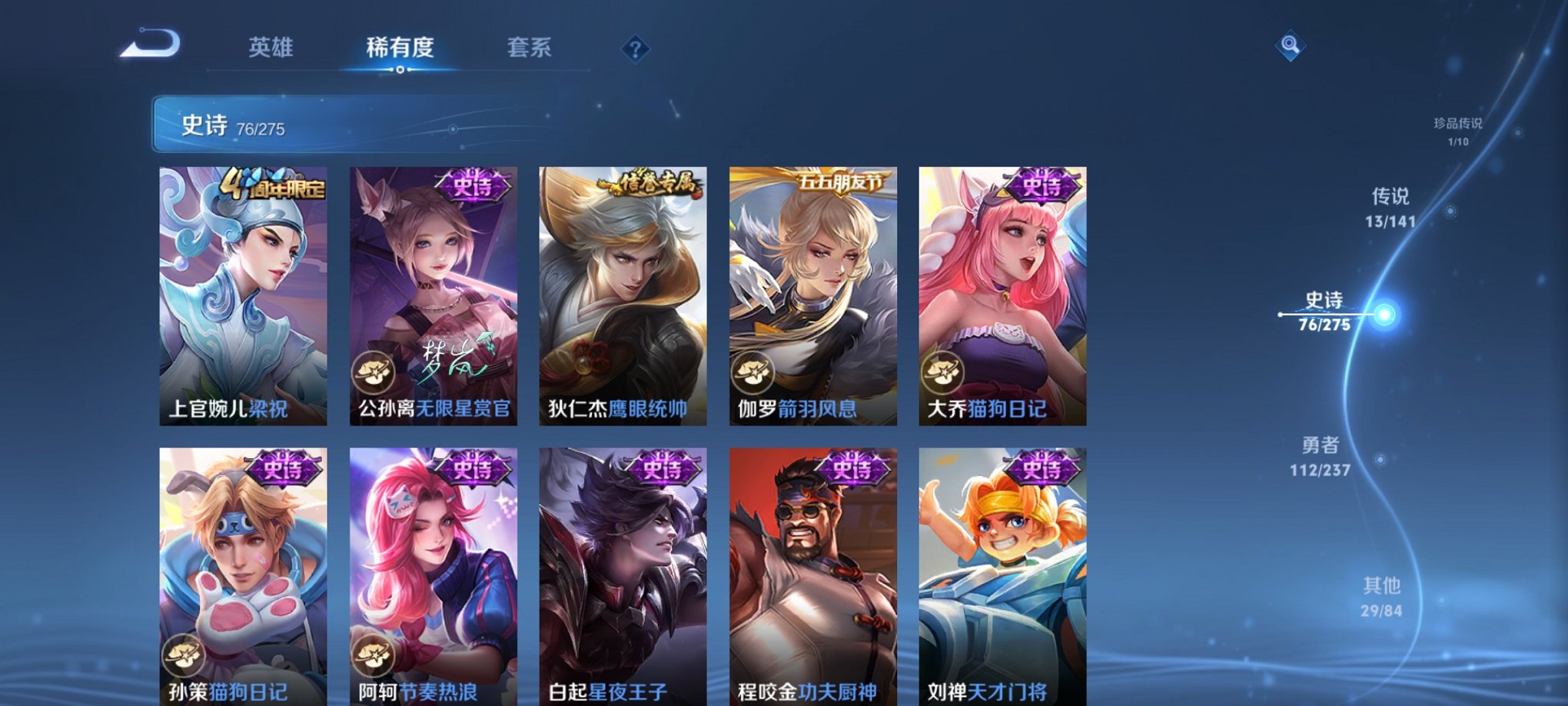Open the 程咬金功夫厨神 skin thumbnail

[x=811, y=569]
